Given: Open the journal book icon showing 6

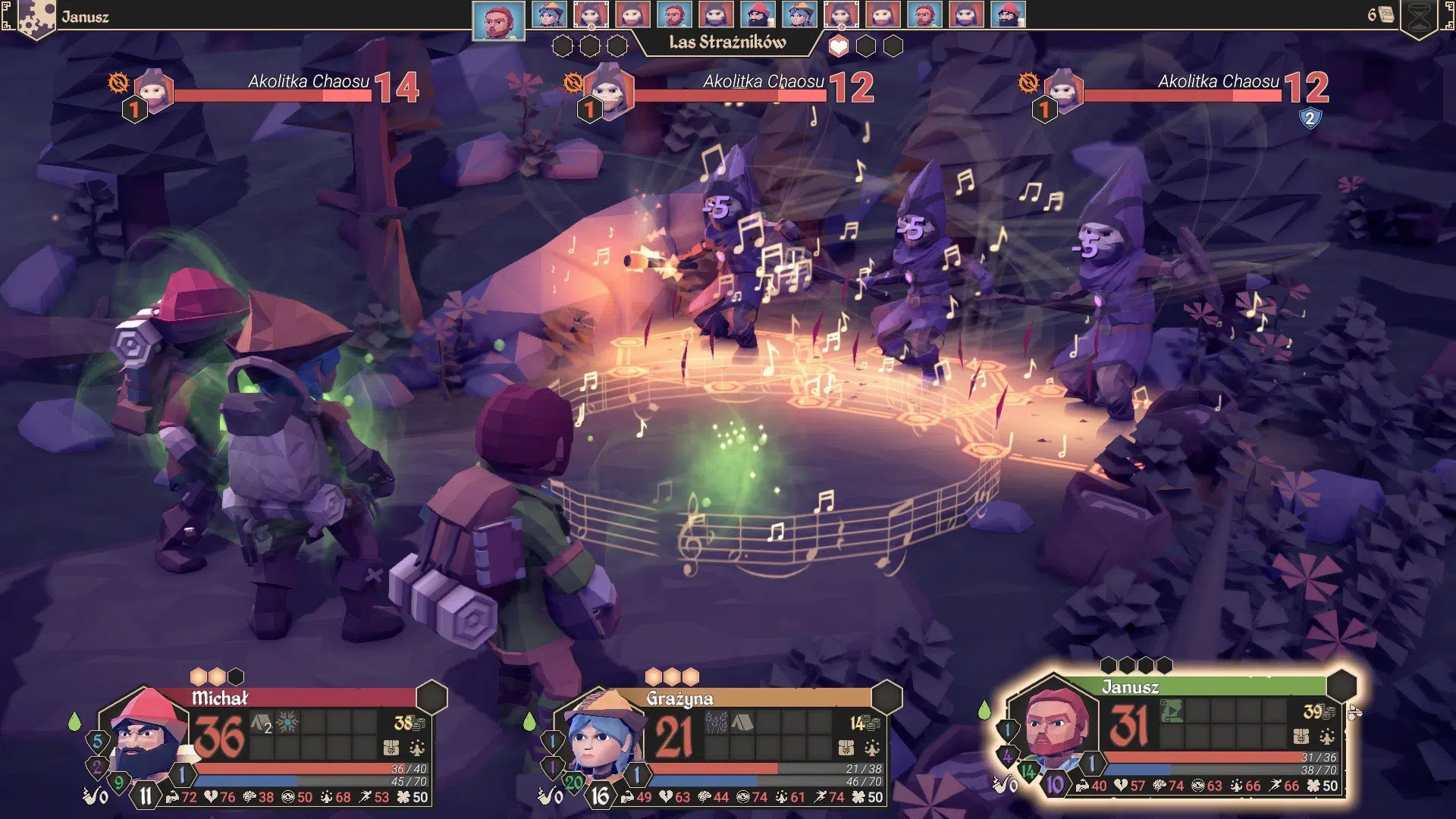Looking at the screenshot, I should (x=1385, y=14).
